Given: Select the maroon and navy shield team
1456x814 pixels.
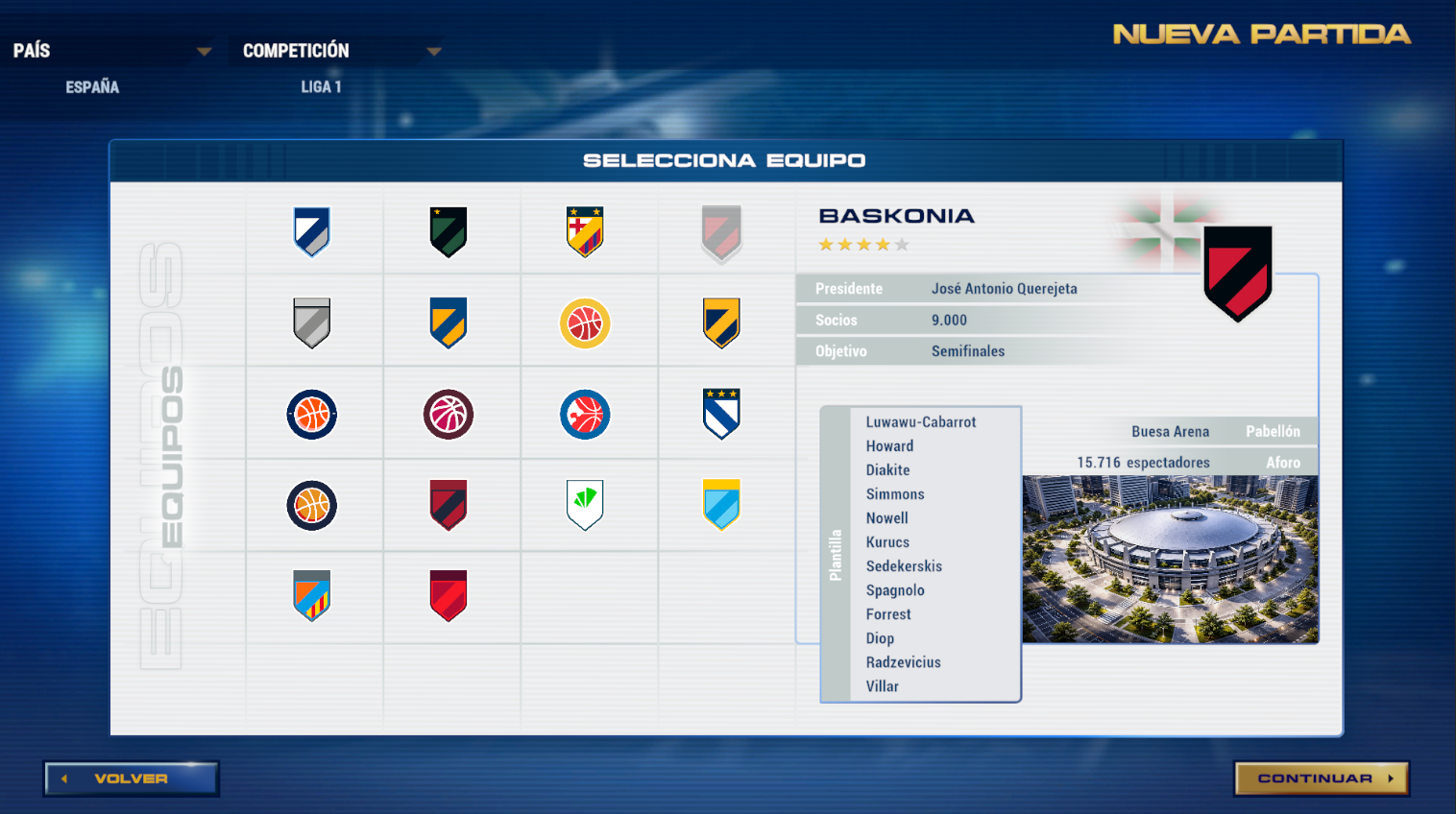Looking at the screenshot, I should point(449,505).
